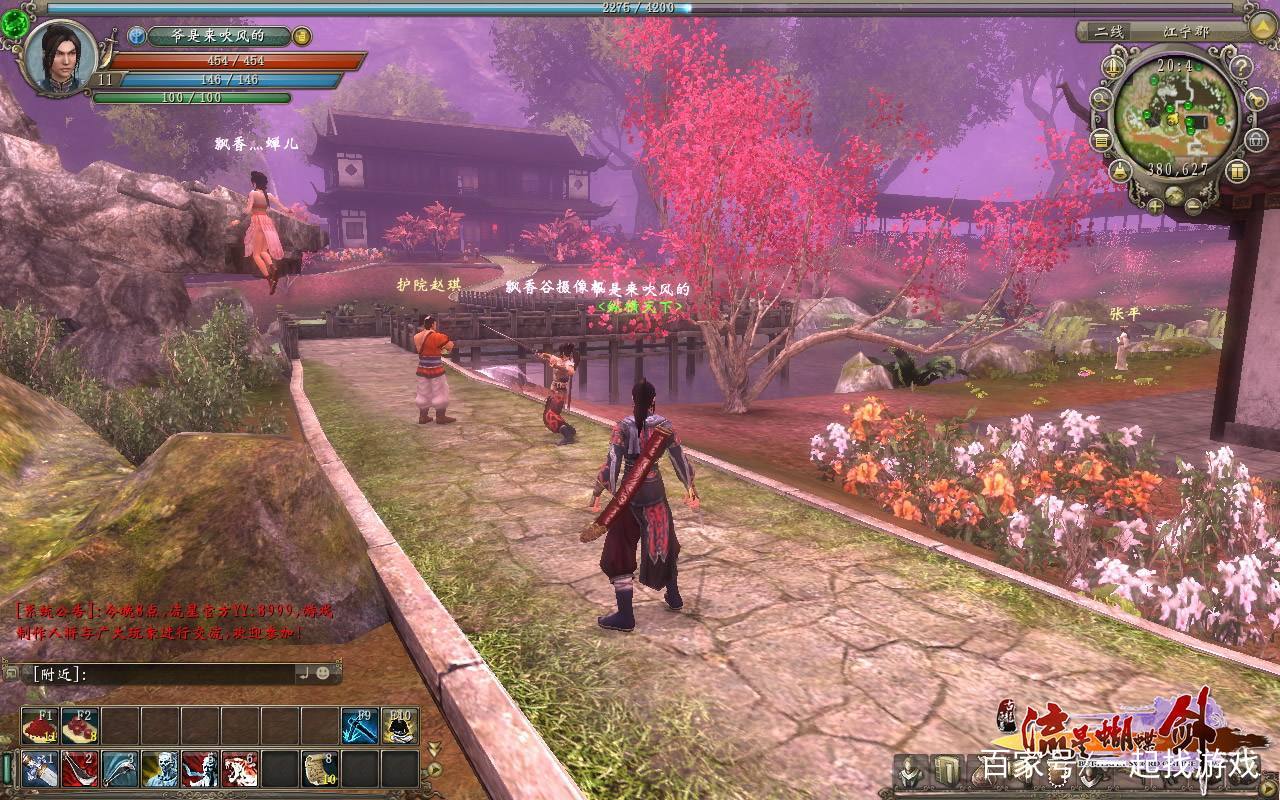The width and height of the screenshot is (1280, 800).
Task: Activate the F9 blue pickaxe skill
Action: tap(360, 726)
